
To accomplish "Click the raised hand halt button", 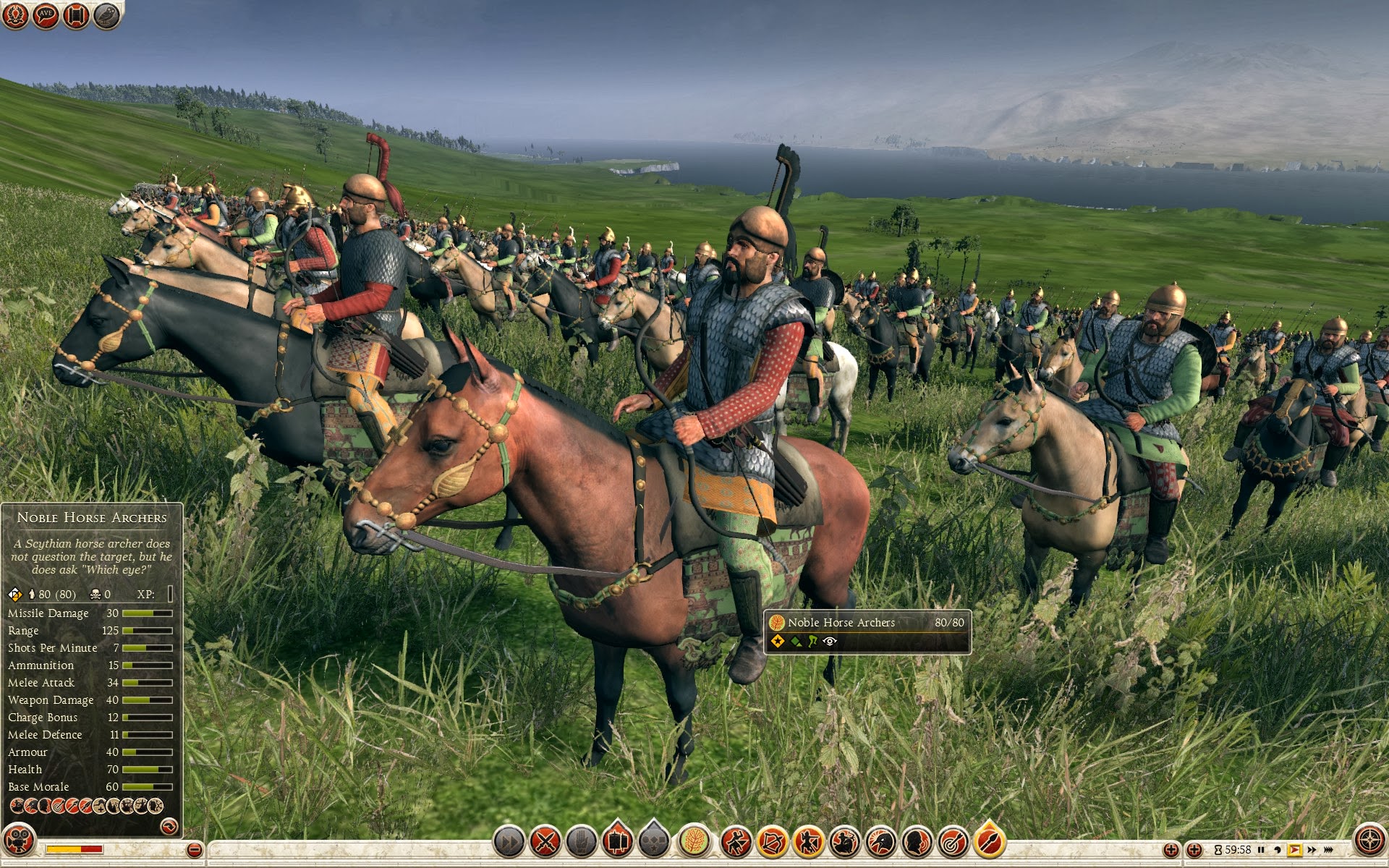I will (582, 842).
